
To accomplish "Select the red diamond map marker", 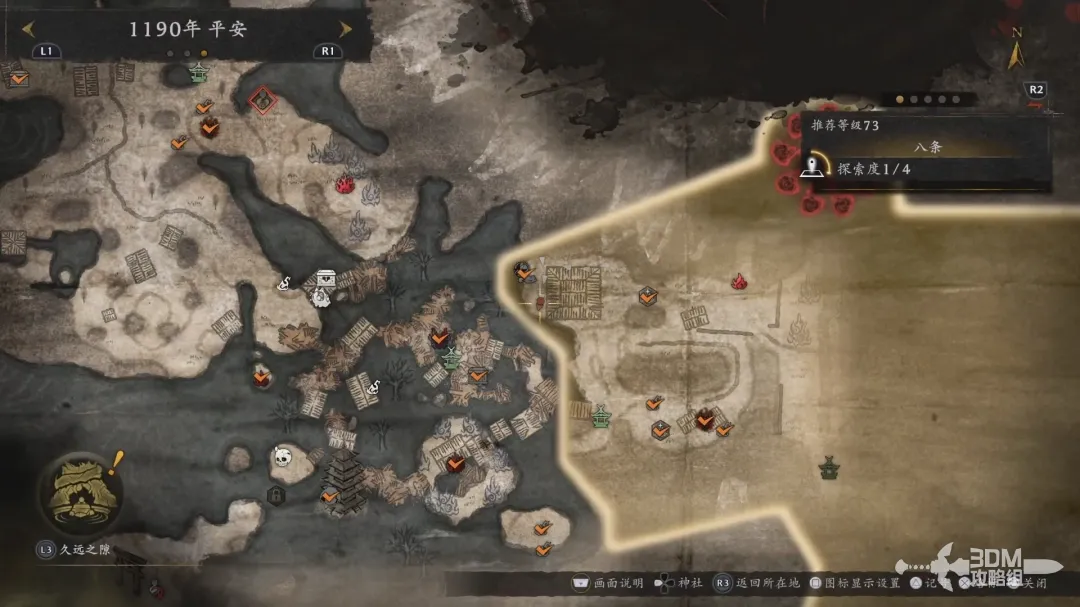I will pos(262,100).
